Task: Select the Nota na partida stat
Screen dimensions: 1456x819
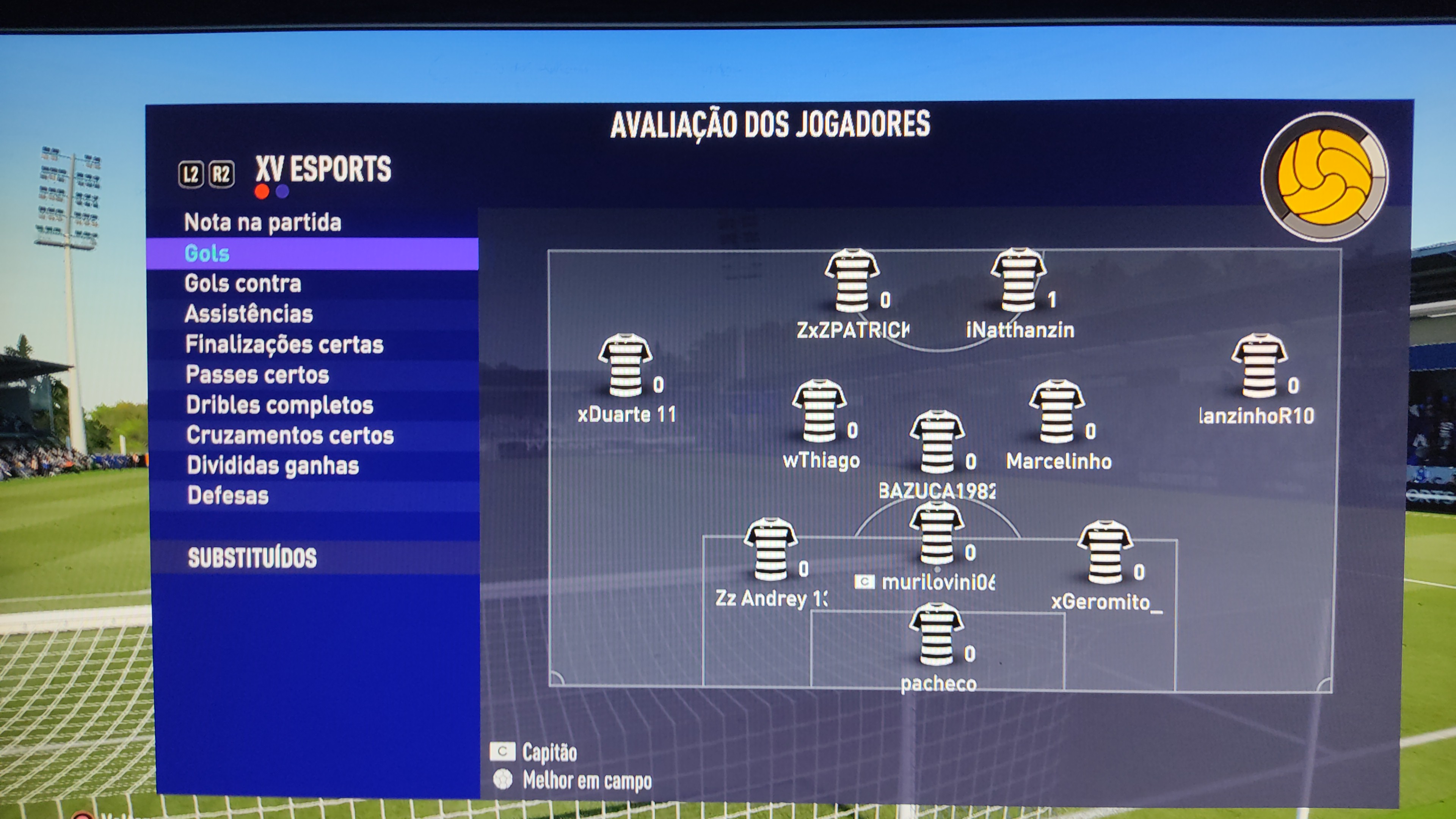Action: click(x=263, y=222)
